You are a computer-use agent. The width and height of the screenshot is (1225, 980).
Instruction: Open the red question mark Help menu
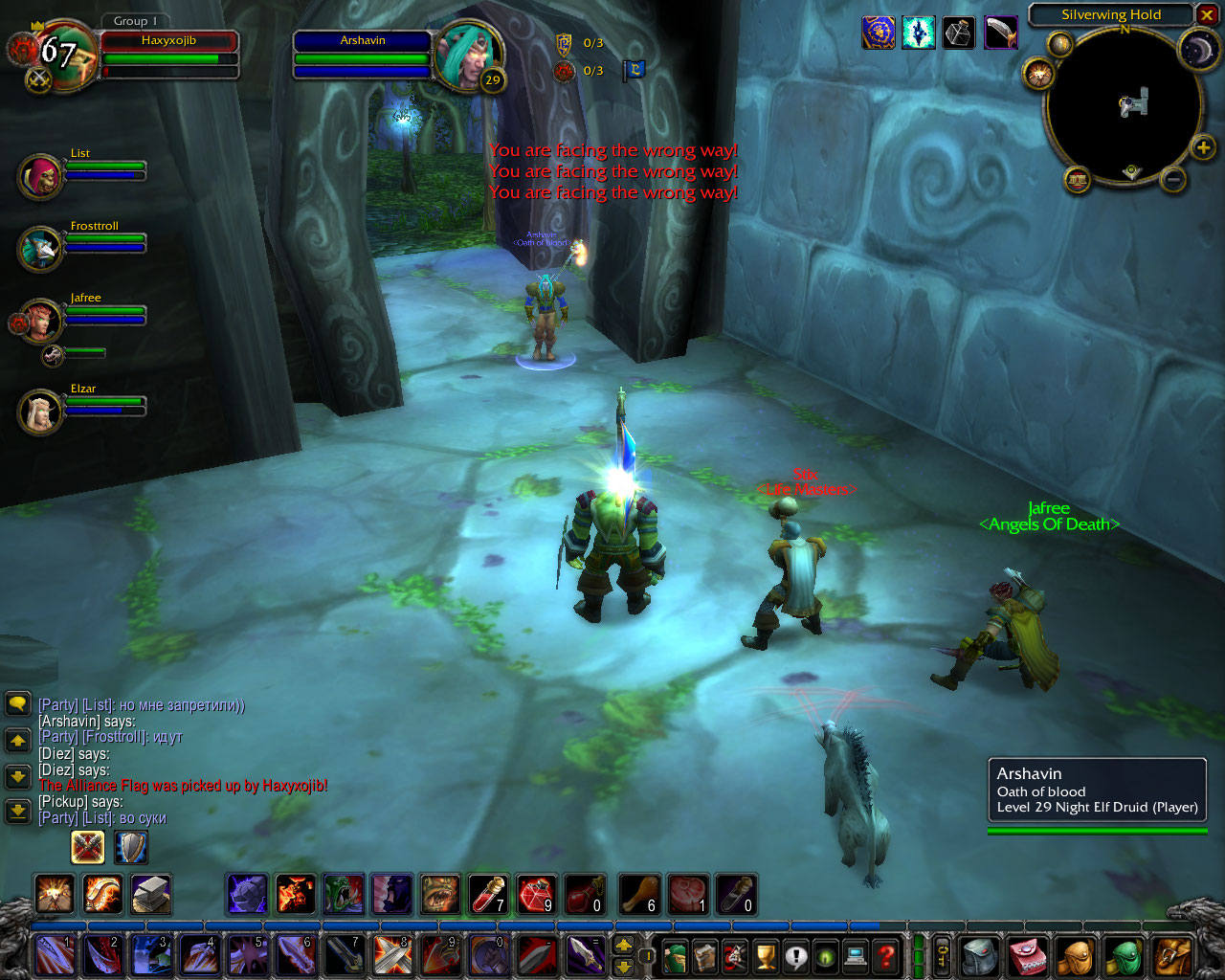pos(887,956)
